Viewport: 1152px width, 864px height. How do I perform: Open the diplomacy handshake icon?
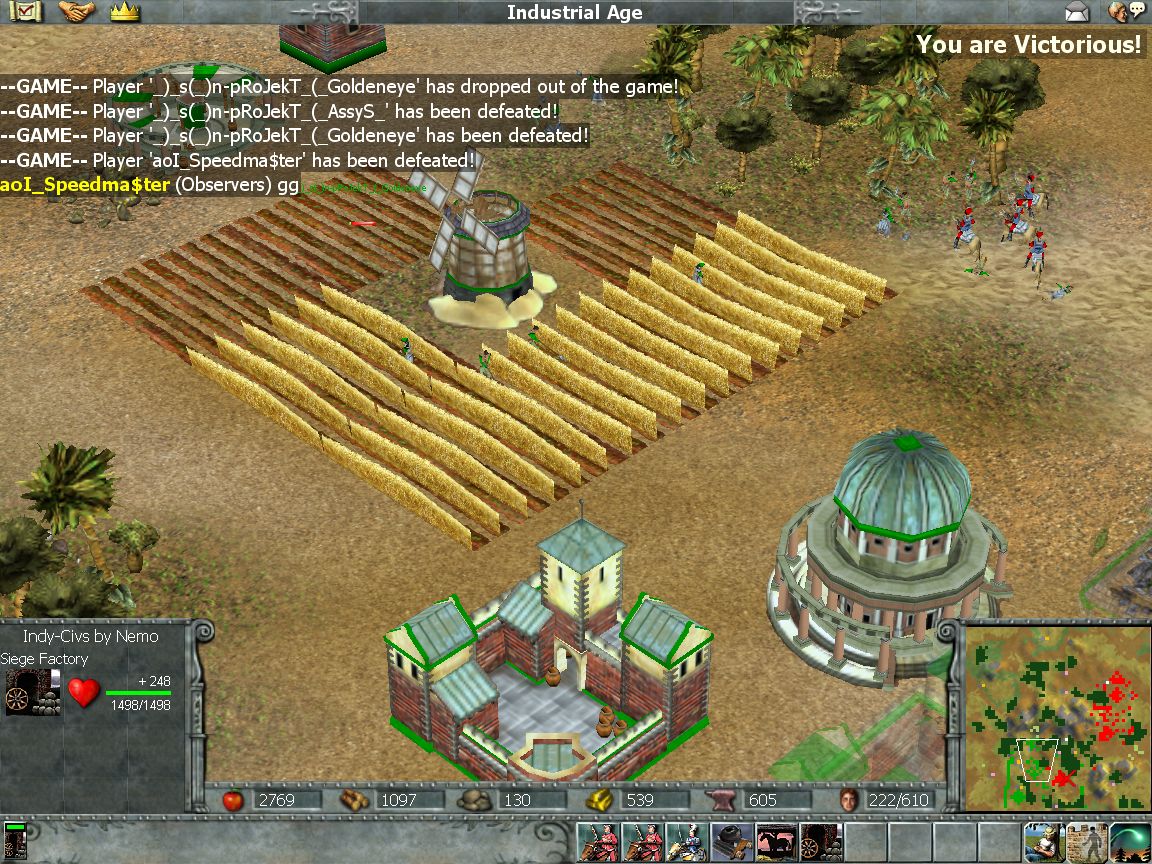(x=76, y=12)
